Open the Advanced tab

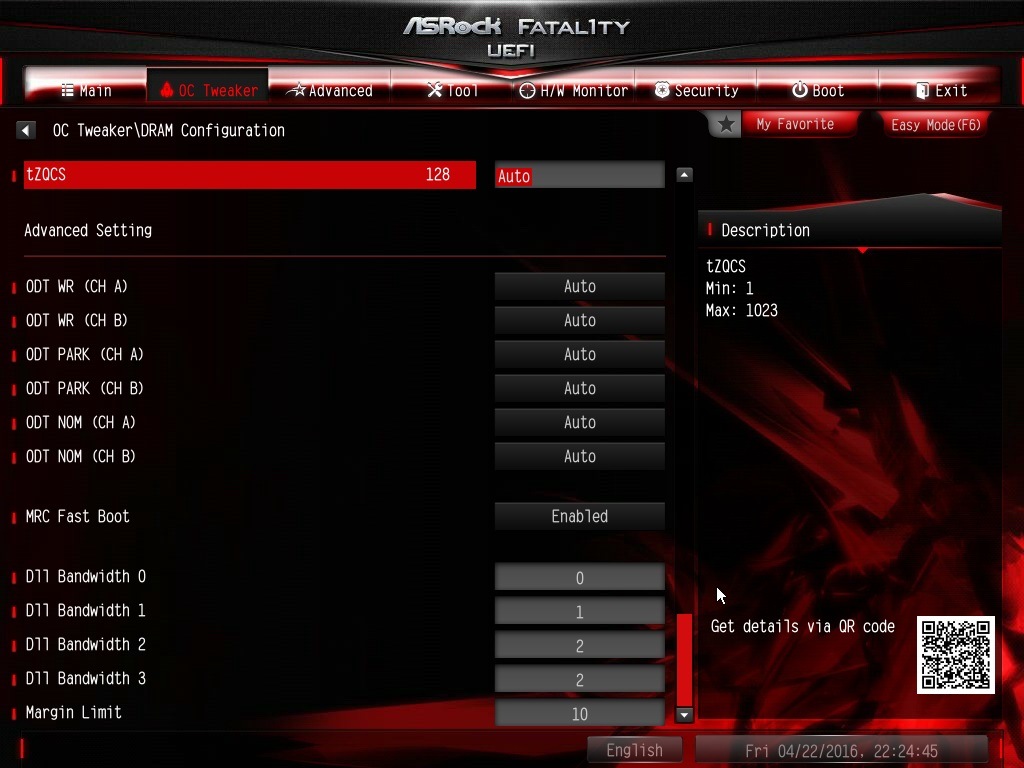[329, 90]
